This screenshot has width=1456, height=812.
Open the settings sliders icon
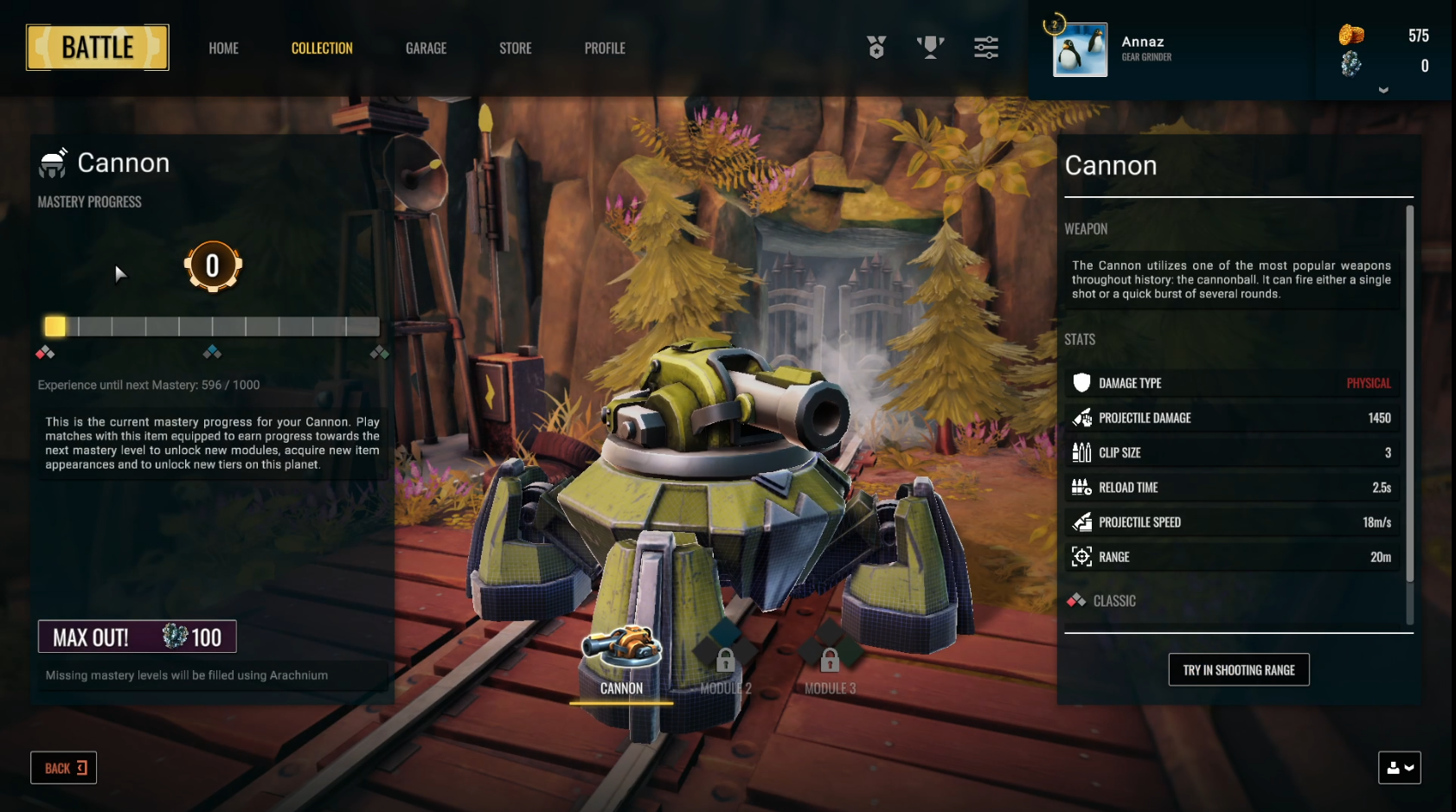click(x=985, y=48)
